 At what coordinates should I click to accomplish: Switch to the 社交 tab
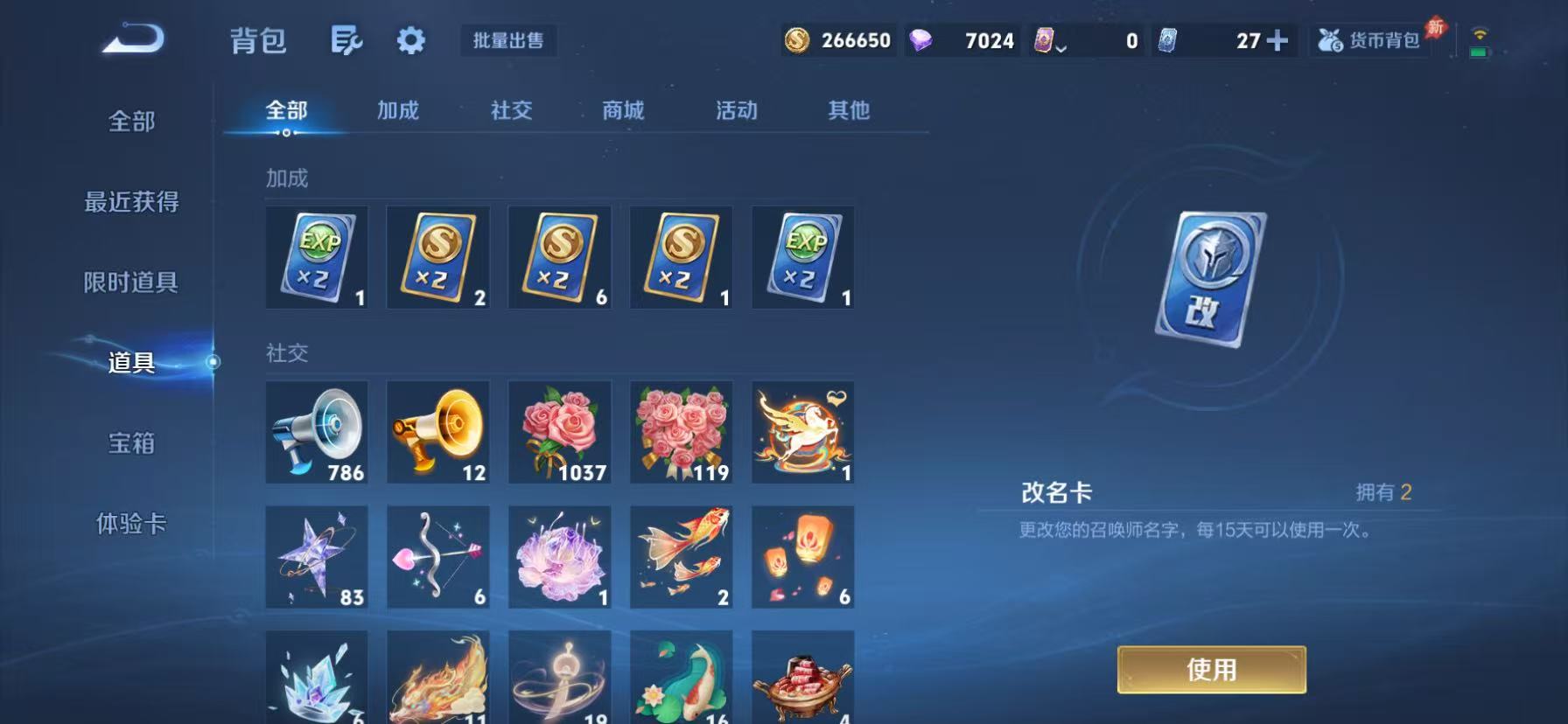click(511, 110)
